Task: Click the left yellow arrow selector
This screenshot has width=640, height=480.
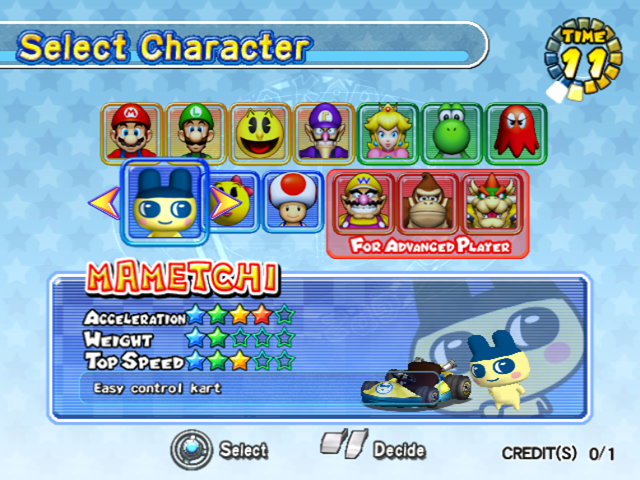Action: click(x=104, y=203)
